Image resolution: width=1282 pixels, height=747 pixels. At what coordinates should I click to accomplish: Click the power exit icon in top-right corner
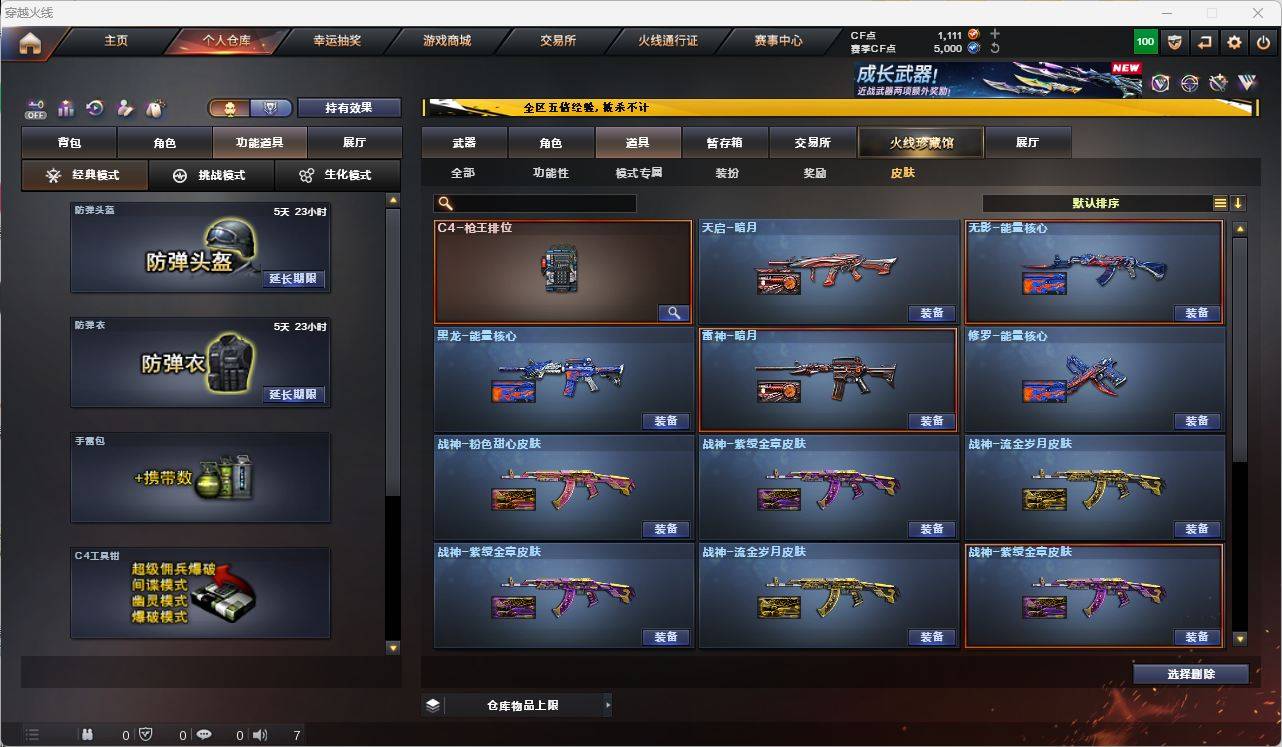click(x=1262, y=42)
